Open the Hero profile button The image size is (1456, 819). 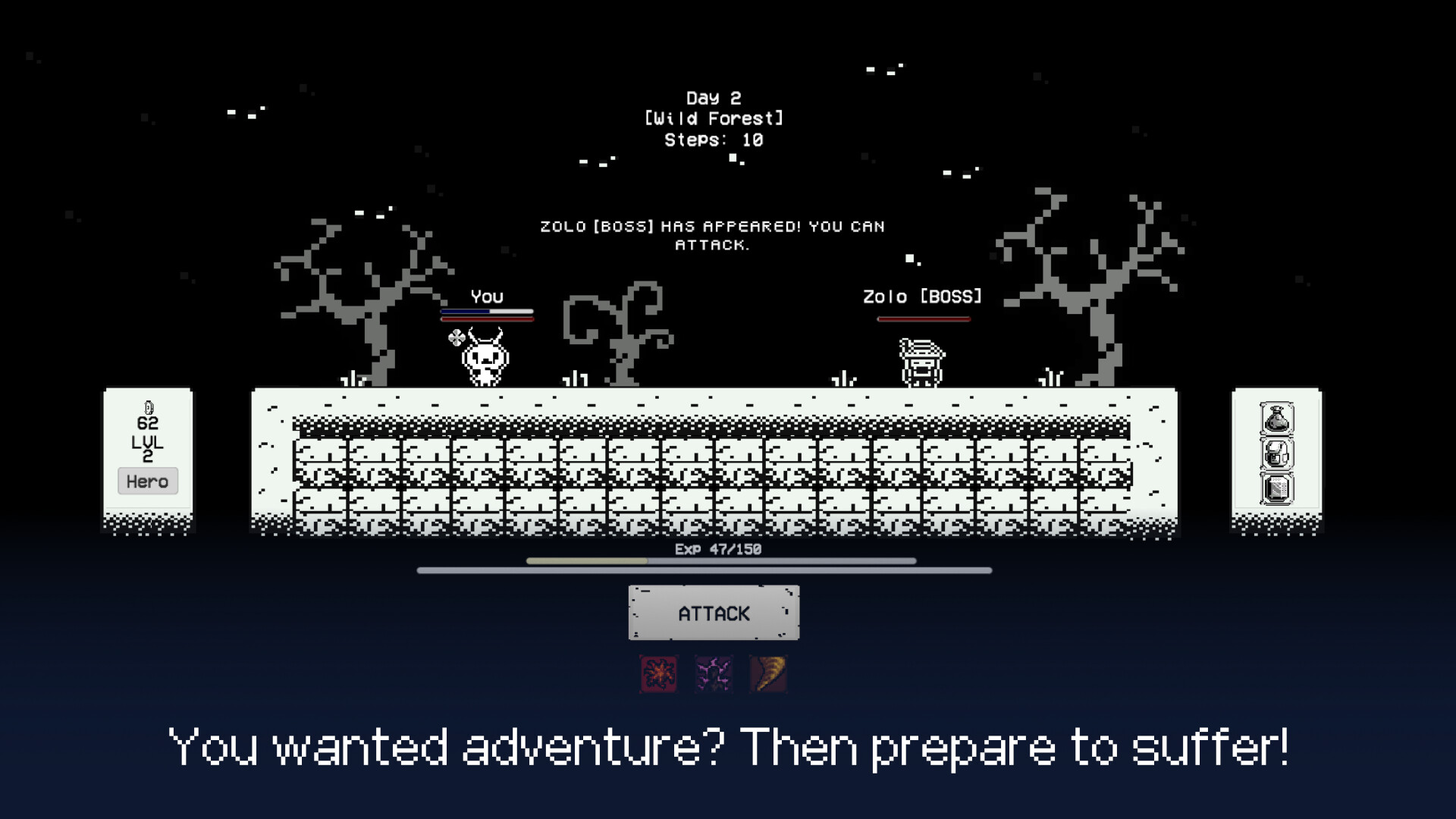(147, 481)
